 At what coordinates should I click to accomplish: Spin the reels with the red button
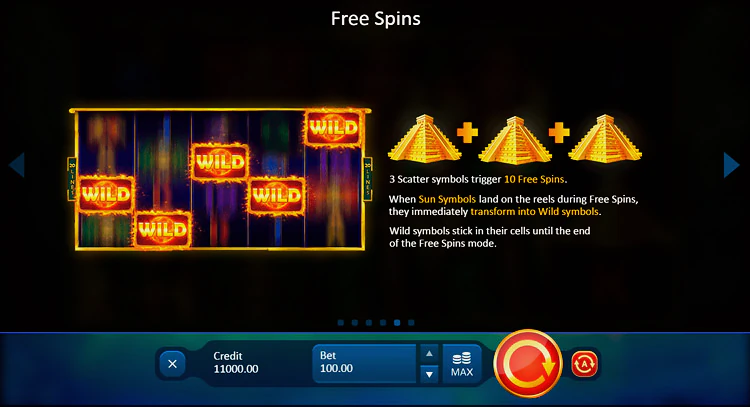(528, 364)
